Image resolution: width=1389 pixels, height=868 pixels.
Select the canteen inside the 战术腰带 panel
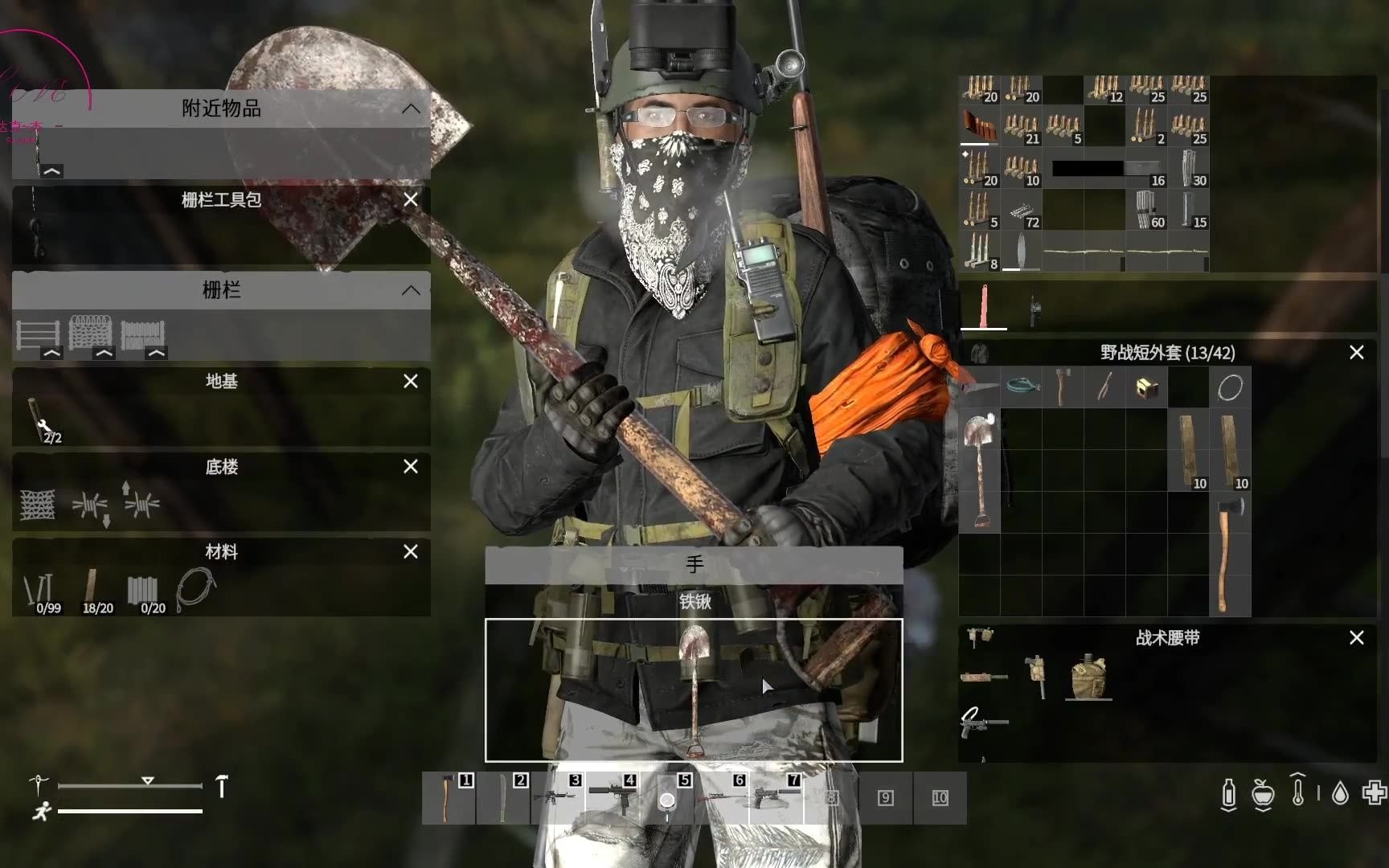coord(1089,678)
